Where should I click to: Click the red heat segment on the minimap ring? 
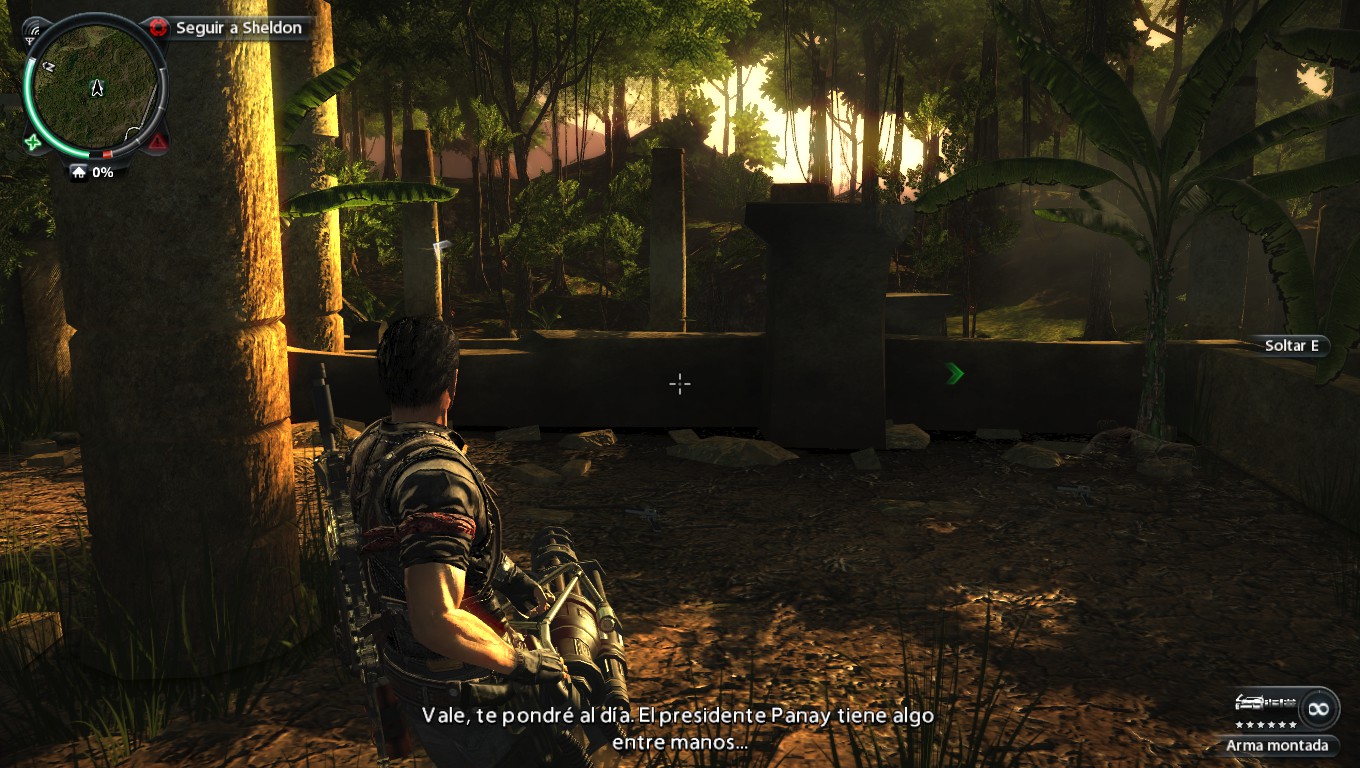click(107, 152)
